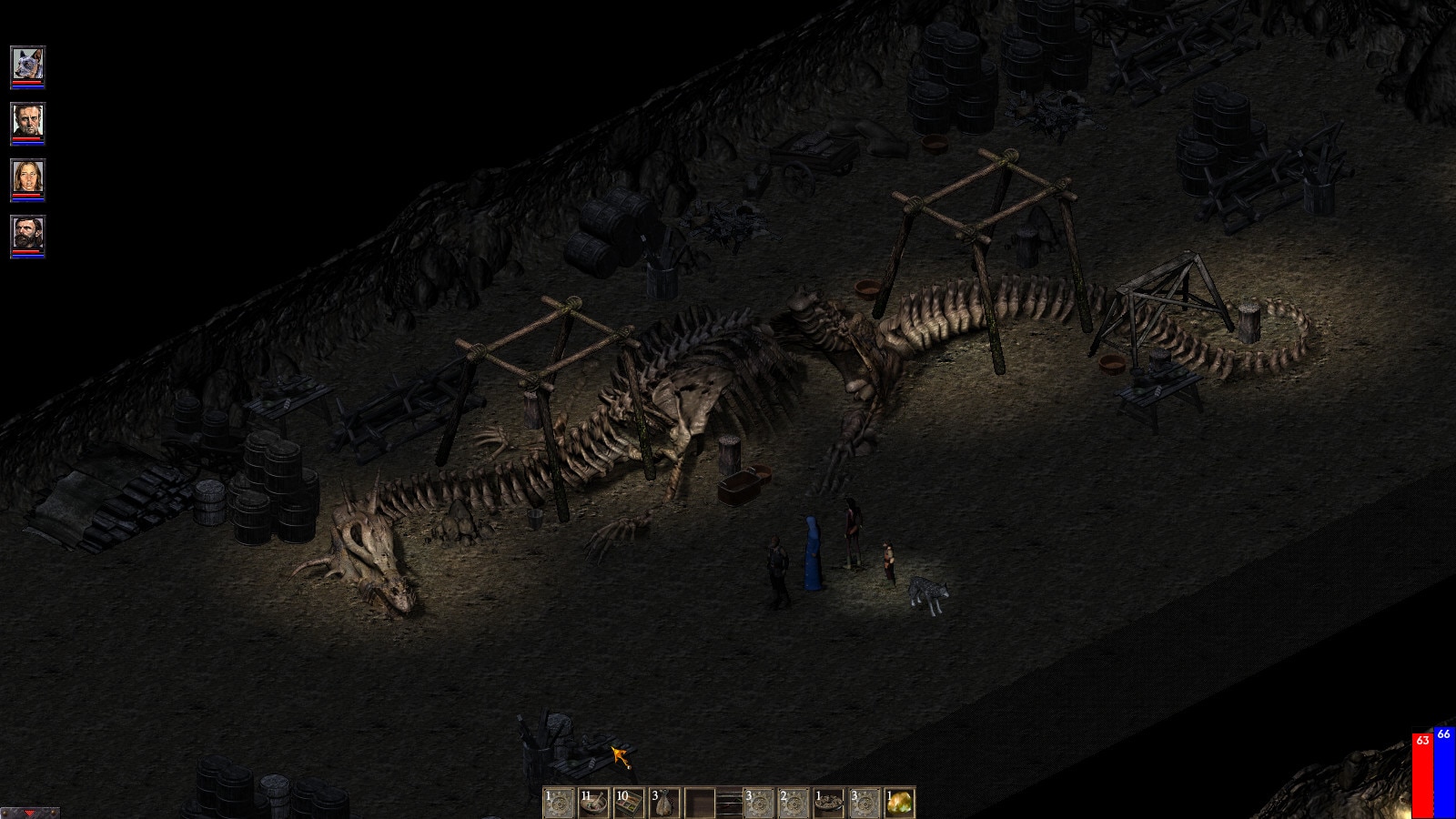Choose the long-haired woman's portrait
Screen dimensions: 1456x819
tap(27, 177)
